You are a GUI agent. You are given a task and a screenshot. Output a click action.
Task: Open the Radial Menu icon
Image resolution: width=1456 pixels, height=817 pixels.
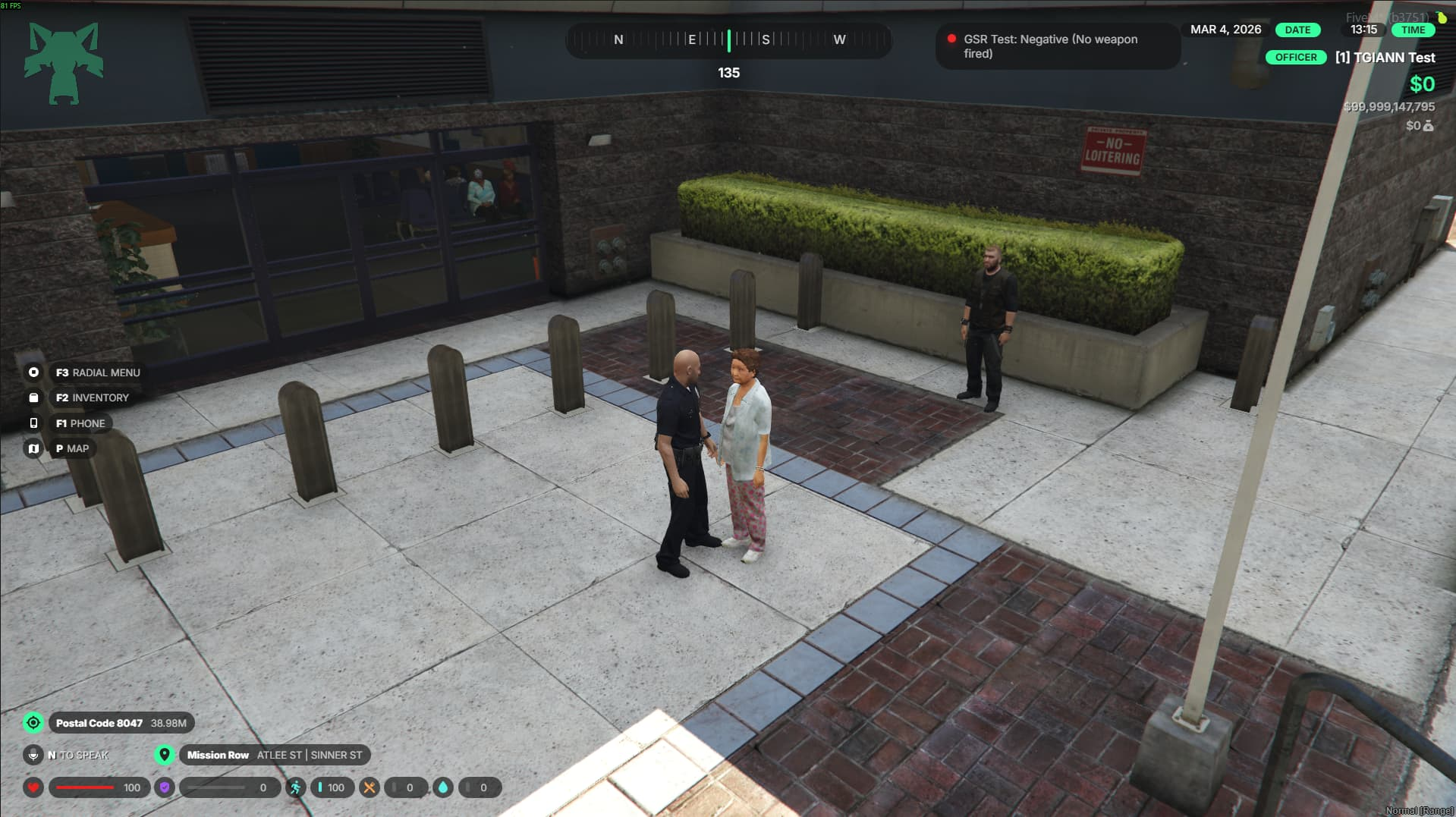click(33, 372)
